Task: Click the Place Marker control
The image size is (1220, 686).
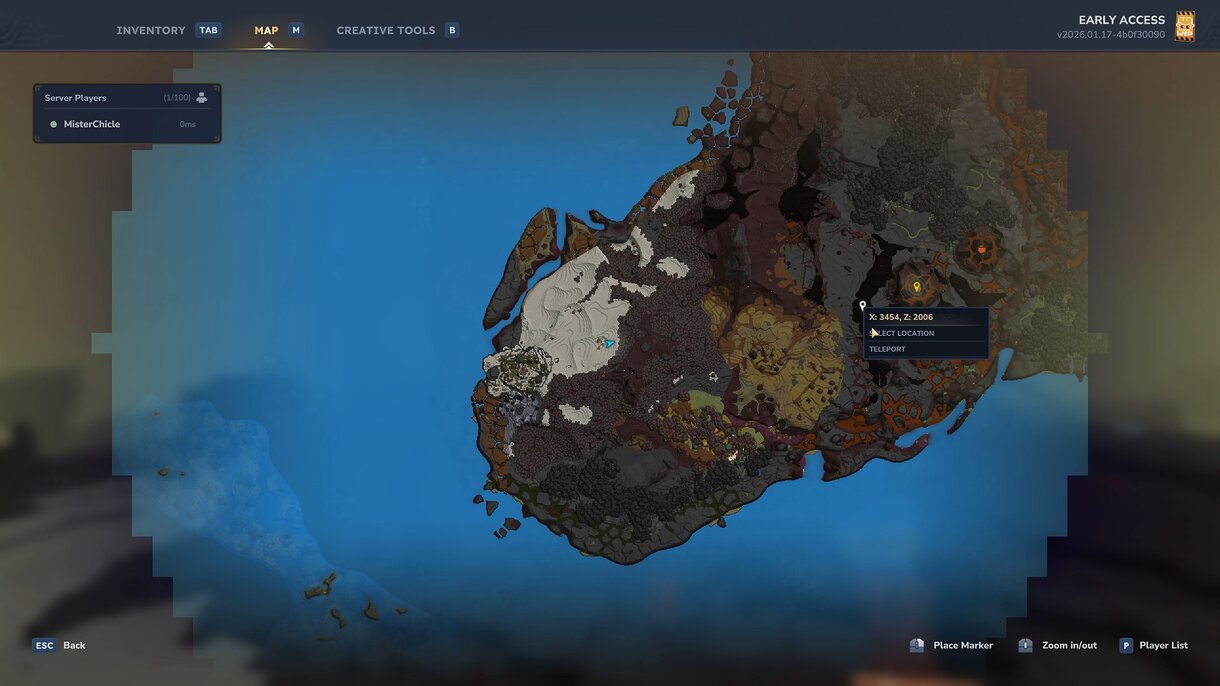Action: coord(951,645)
